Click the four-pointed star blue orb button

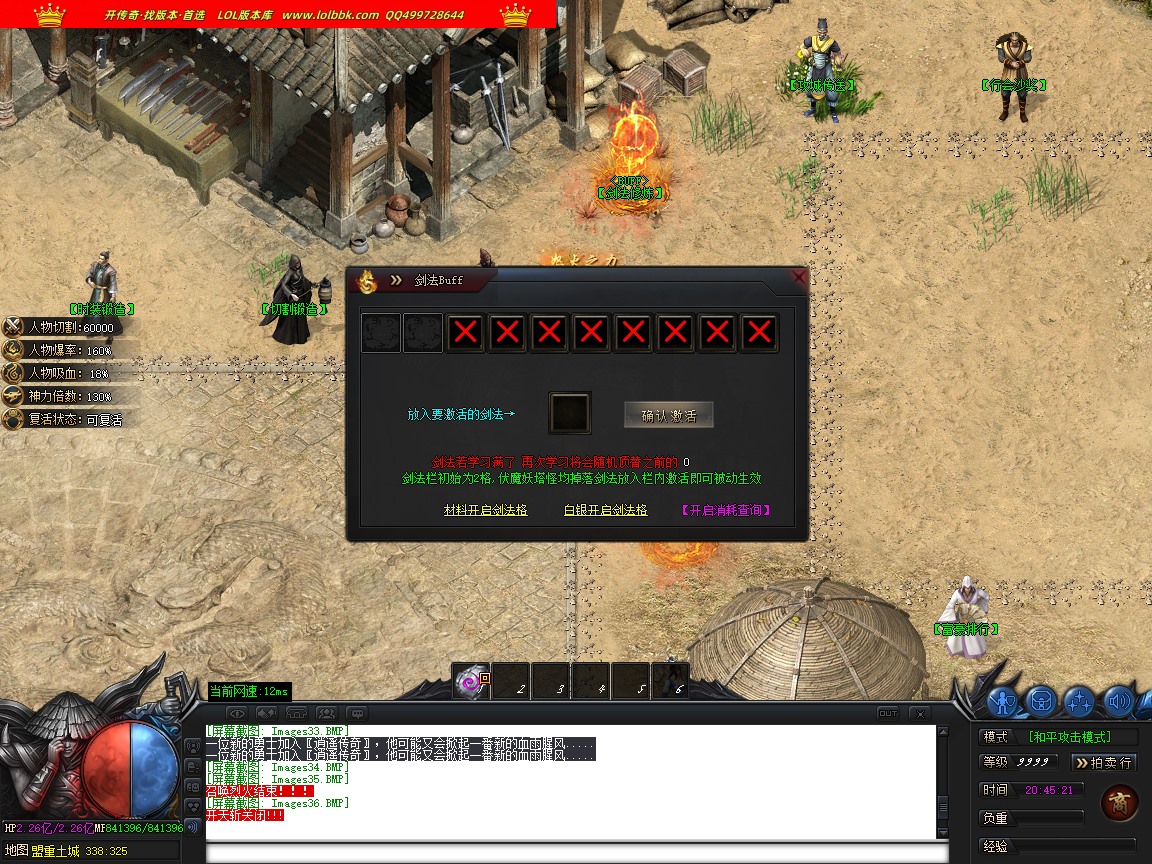(1079, 701)
